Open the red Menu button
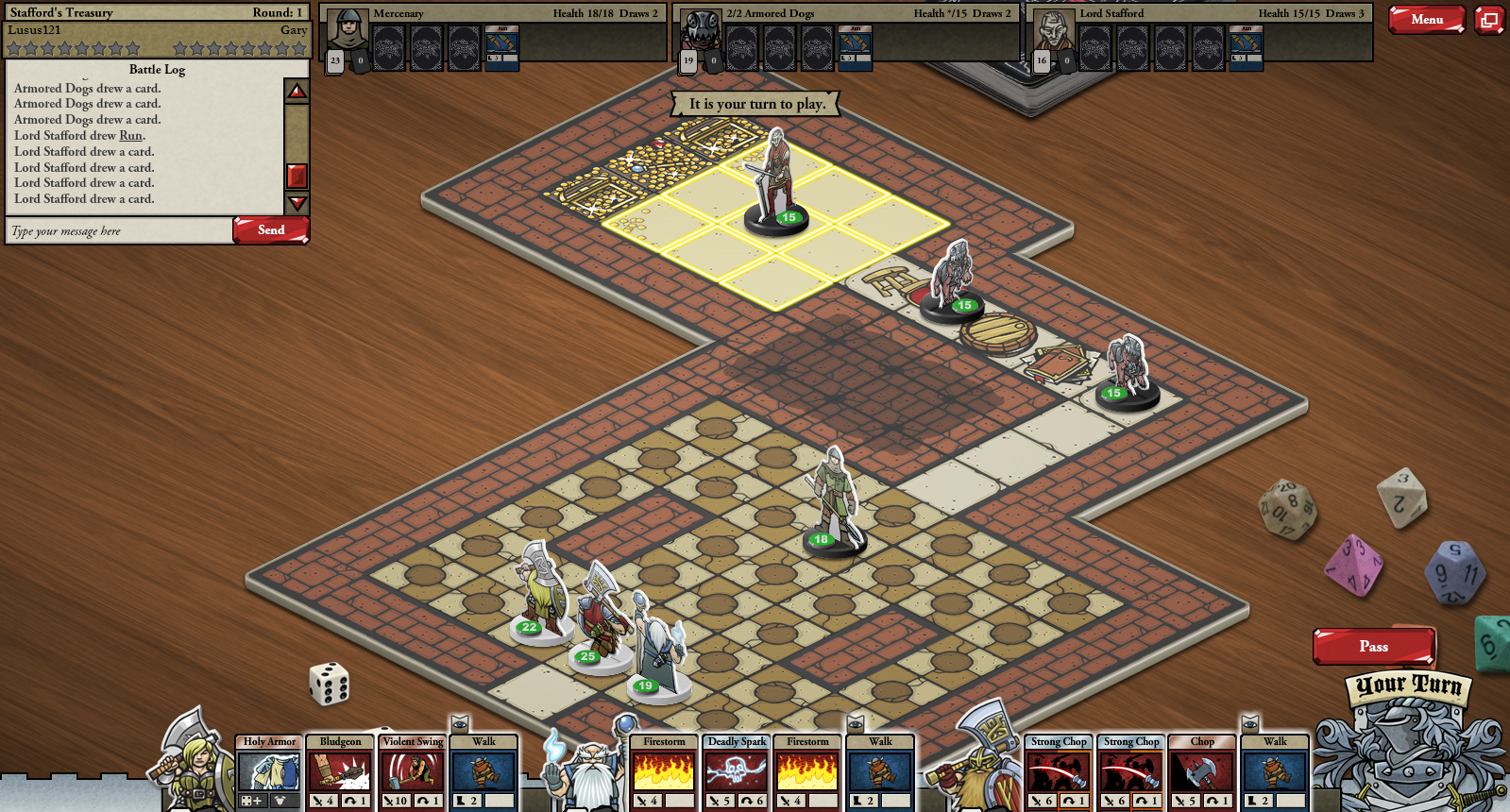 1426,19
